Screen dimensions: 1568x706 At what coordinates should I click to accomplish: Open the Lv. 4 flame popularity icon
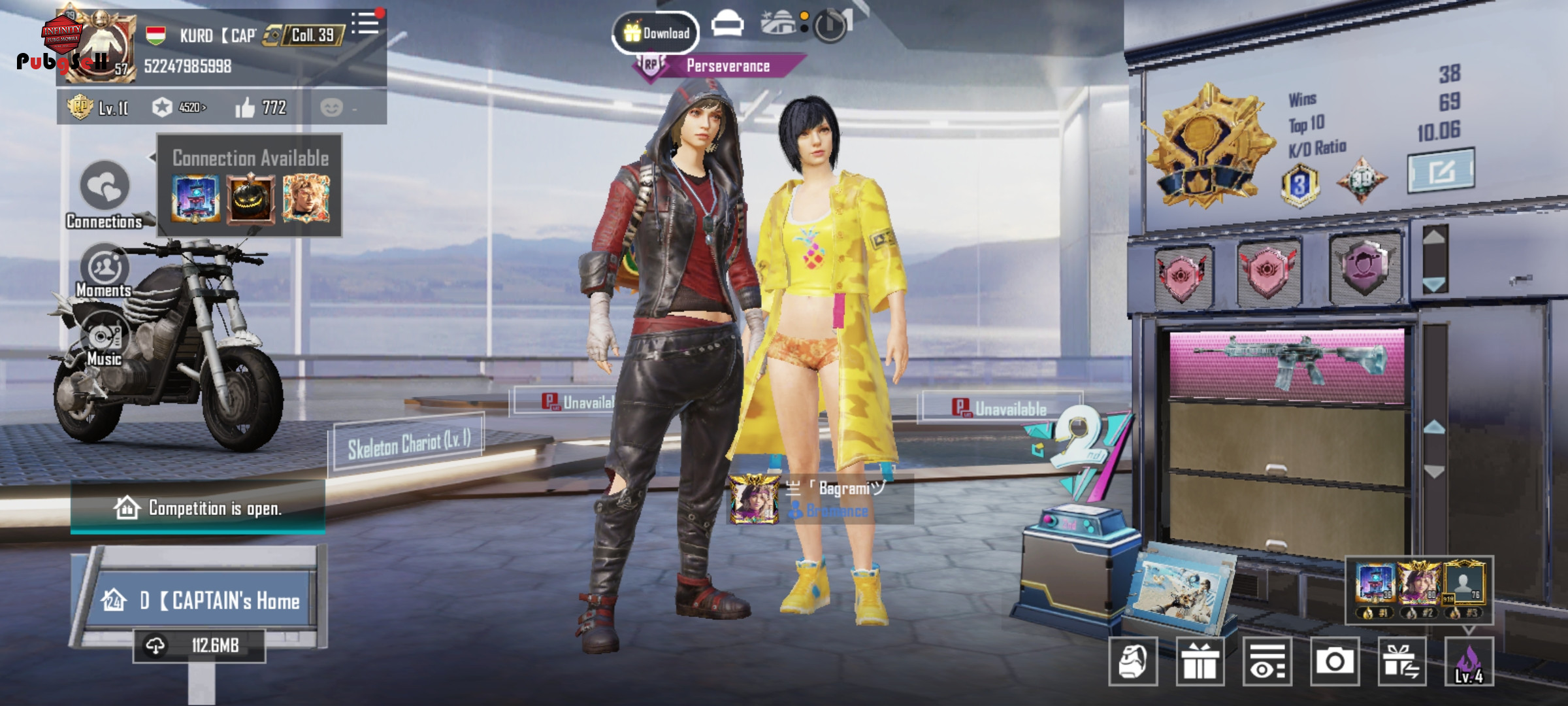pyautogui.click(x=1469, y=662)
